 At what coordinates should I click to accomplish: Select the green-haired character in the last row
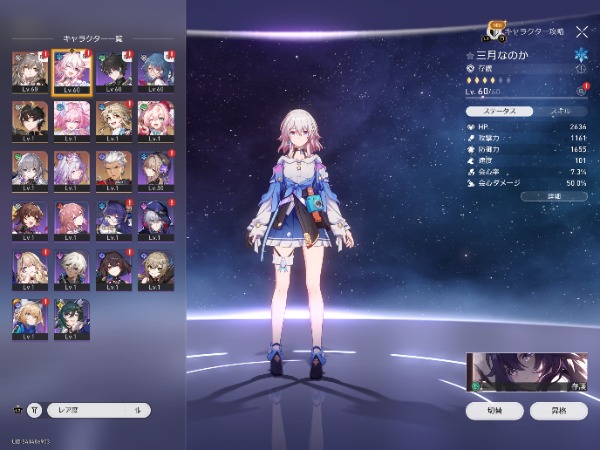73,320
